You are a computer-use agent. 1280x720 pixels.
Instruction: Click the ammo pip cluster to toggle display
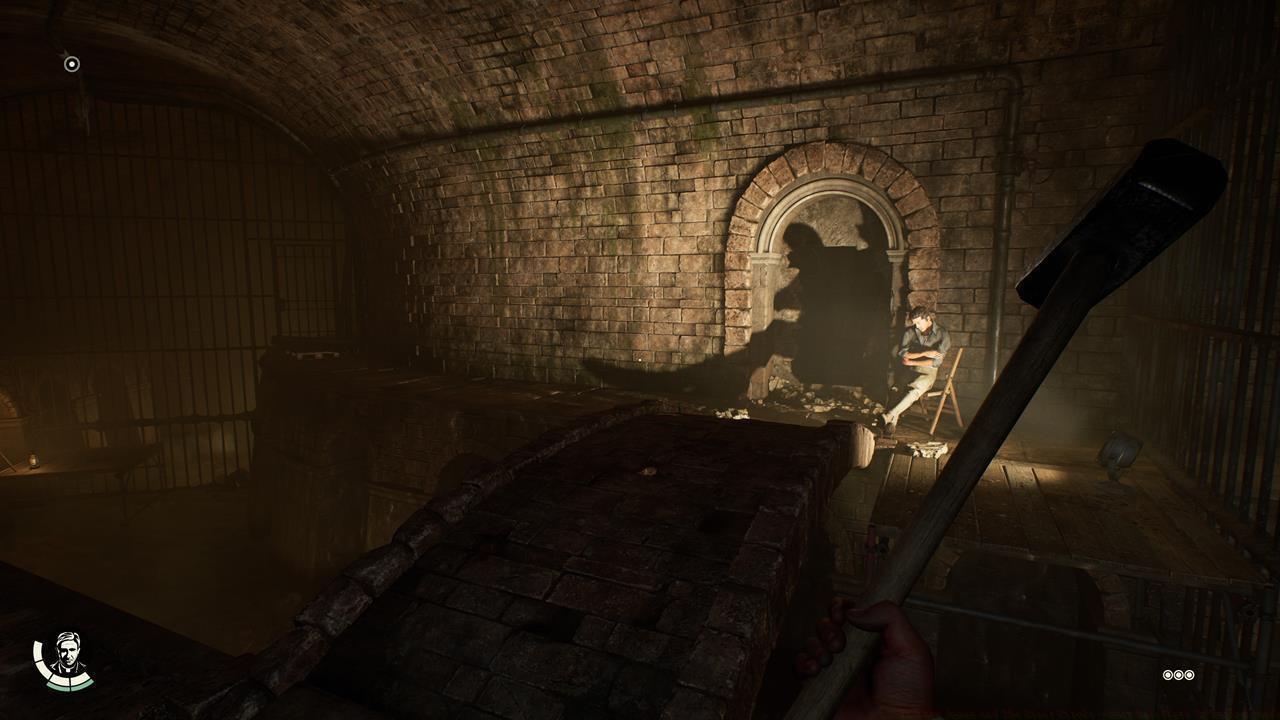point(1178,675)
